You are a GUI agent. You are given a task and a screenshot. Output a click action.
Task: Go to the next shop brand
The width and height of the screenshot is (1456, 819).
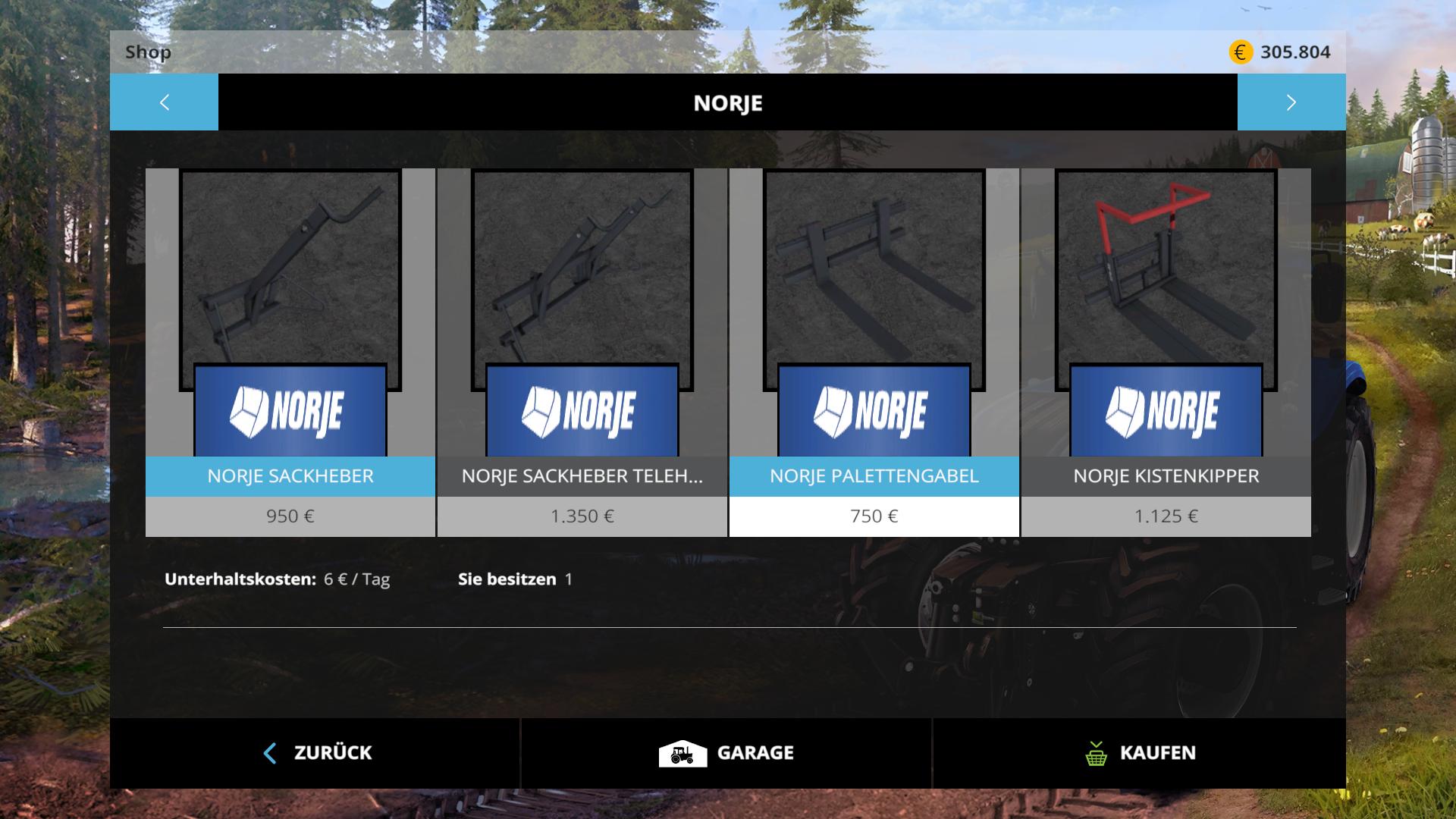pos(1291,102)
